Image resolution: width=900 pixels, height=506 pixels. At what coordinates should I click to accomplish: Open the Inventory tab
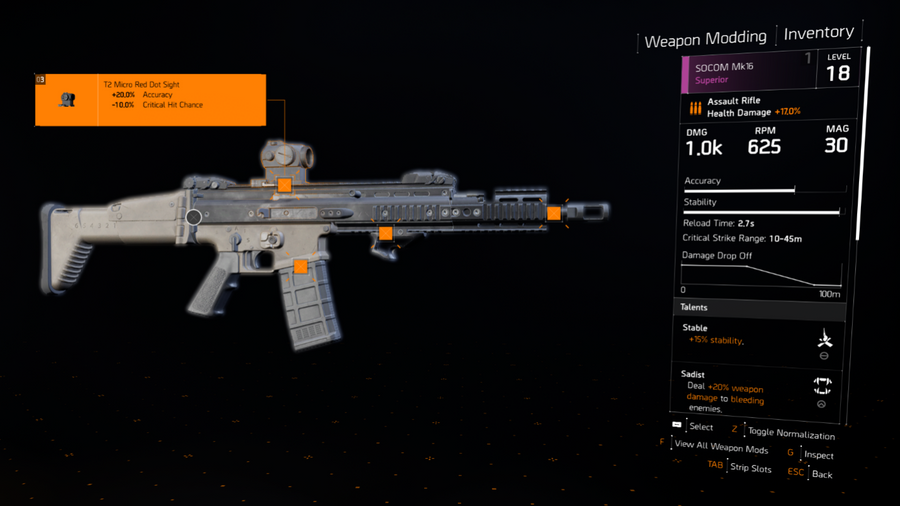point(818,33)
